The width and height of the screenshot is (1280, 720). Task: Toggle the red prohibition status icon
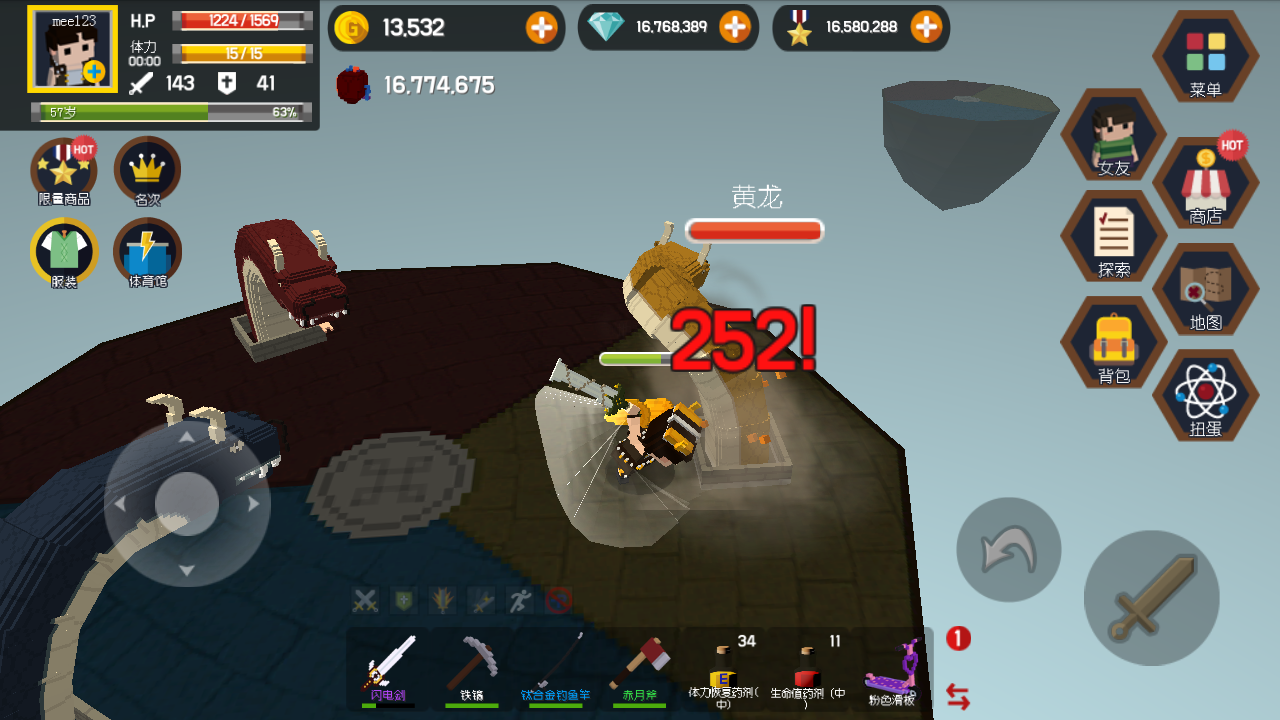pos(560,600)
